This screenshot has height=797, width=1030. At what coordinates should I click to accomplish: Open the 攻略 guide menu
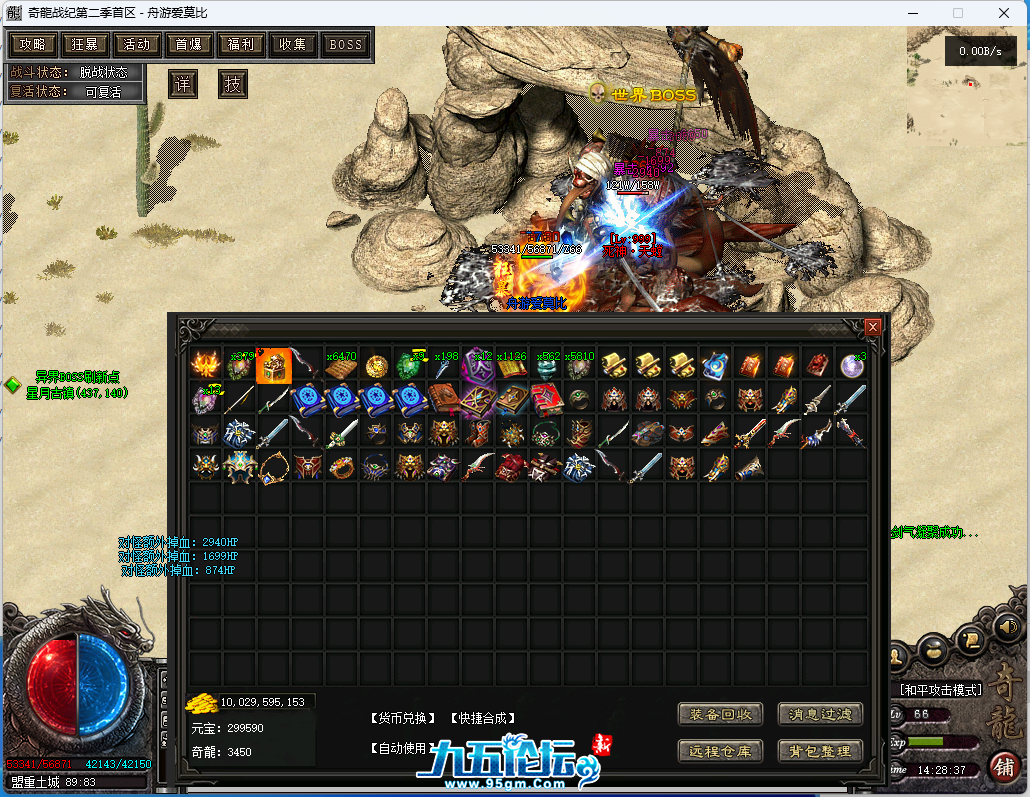(x=32, y=44)
